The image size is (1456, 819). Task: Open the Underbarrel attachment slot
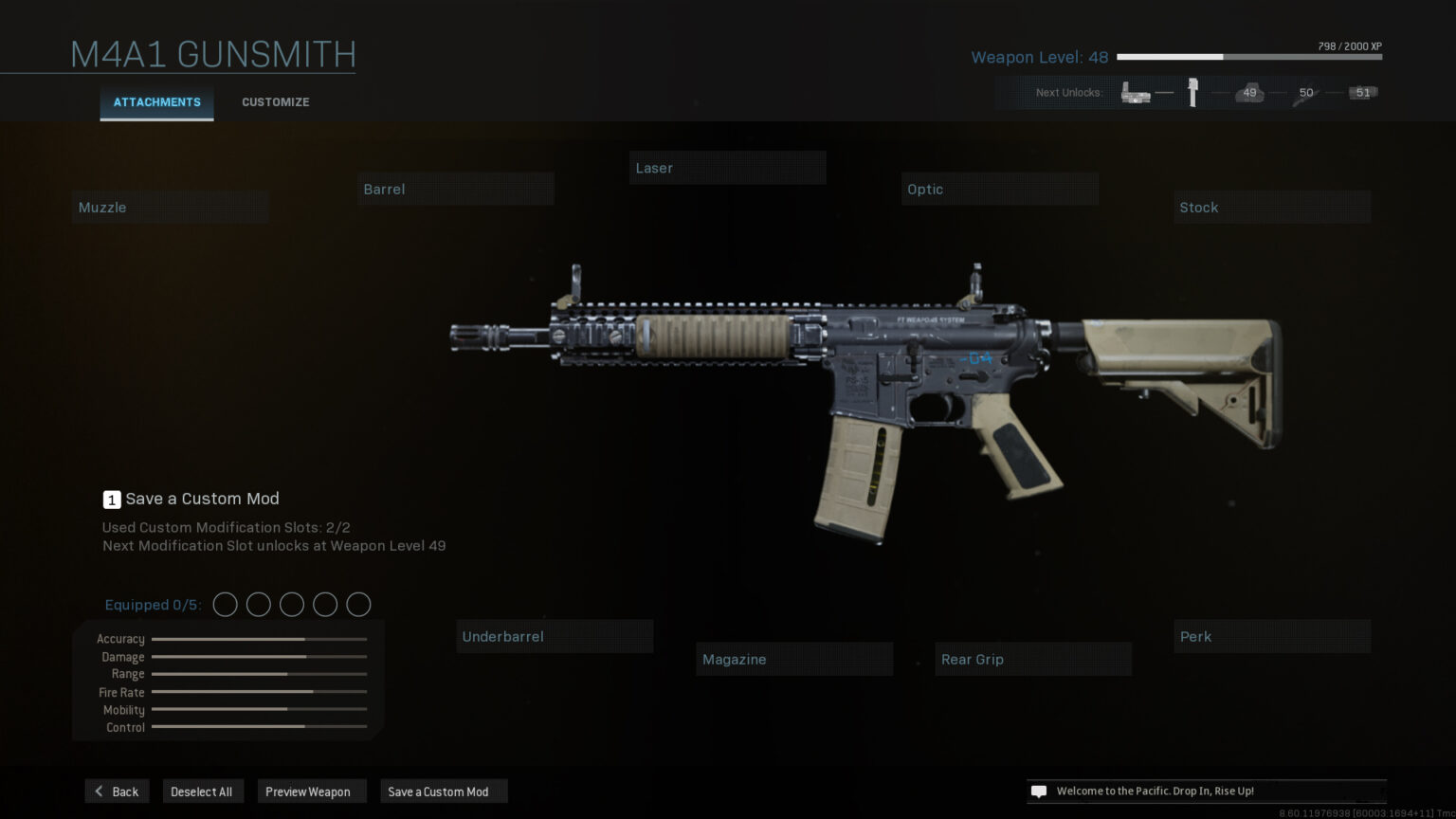click(x=555, y=636)
